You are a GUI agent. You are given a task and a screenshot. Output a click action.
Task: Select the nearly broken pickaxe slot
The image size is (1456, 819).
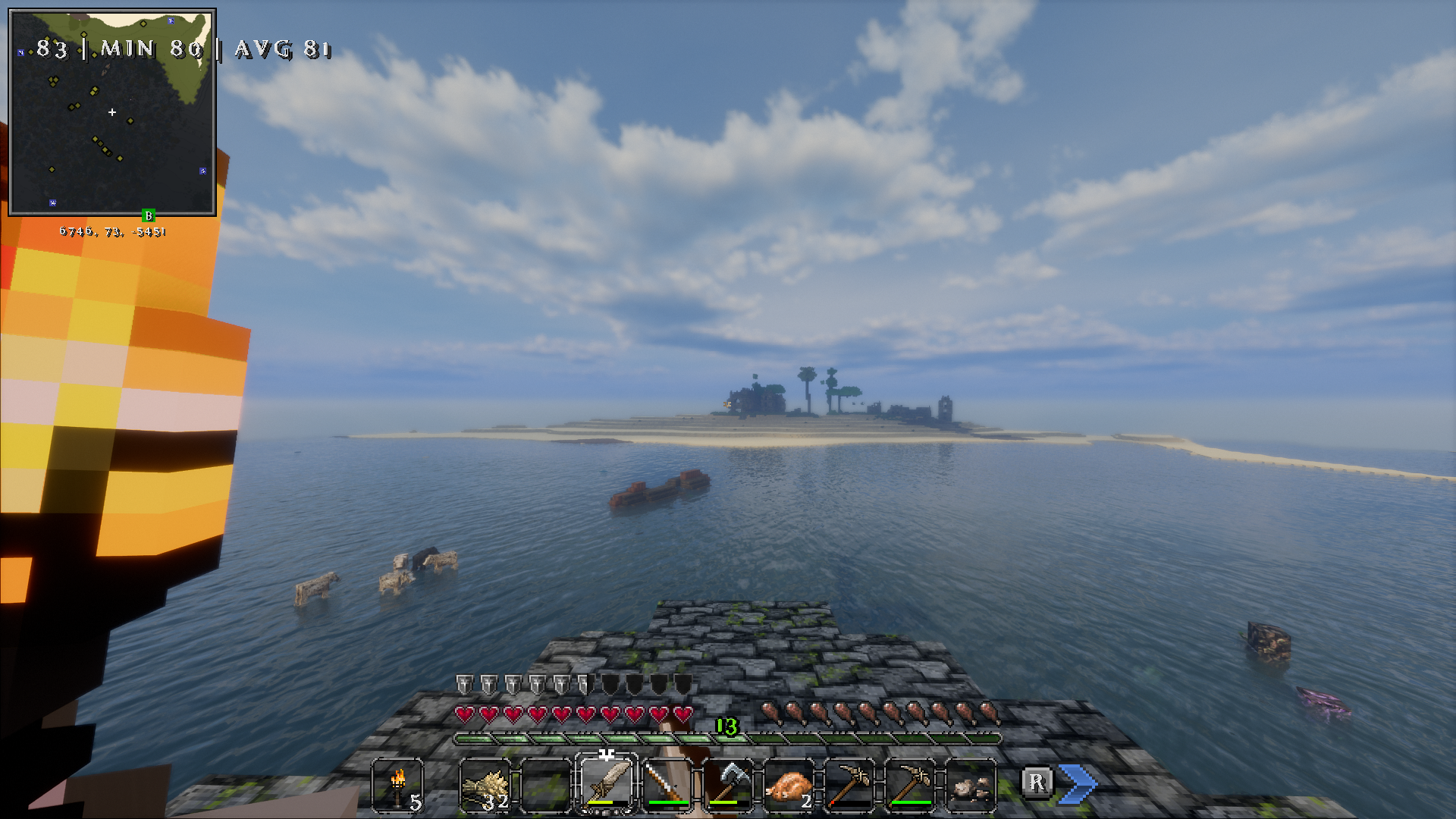pos(849,784)
